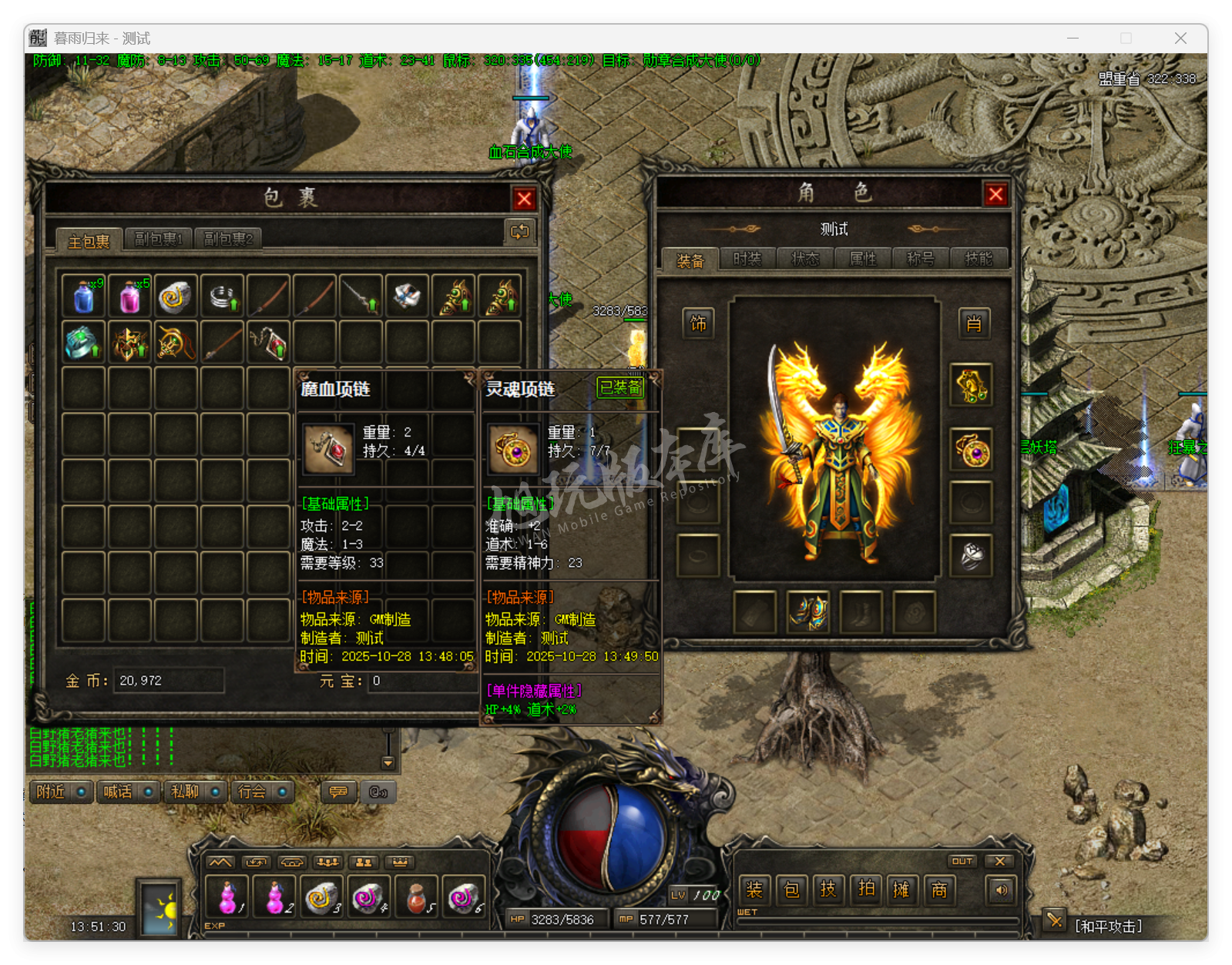Click the bag sort arrows button
1232x965 pixels.
(x=519, y=232)
